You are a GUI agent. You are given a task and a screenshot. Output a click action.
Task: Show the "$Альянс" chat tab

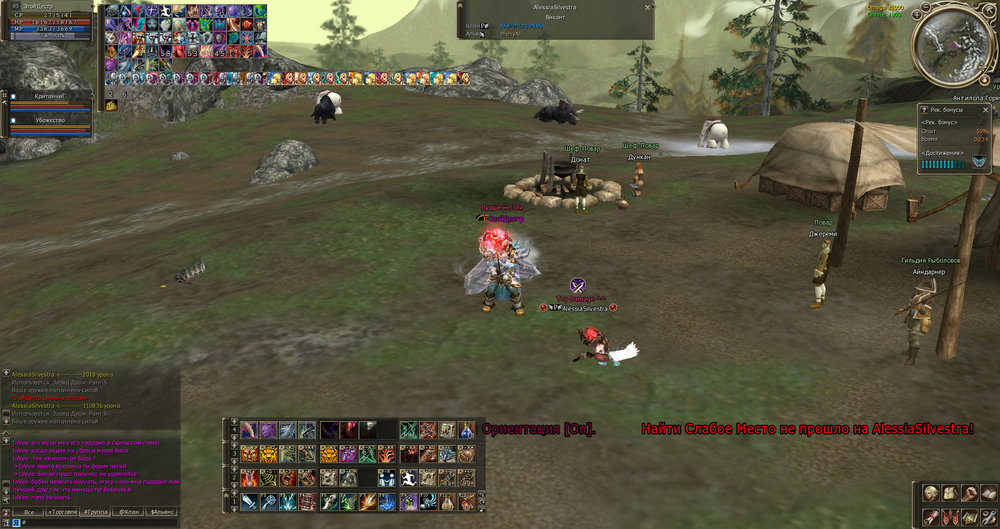[x=161, y=511]
